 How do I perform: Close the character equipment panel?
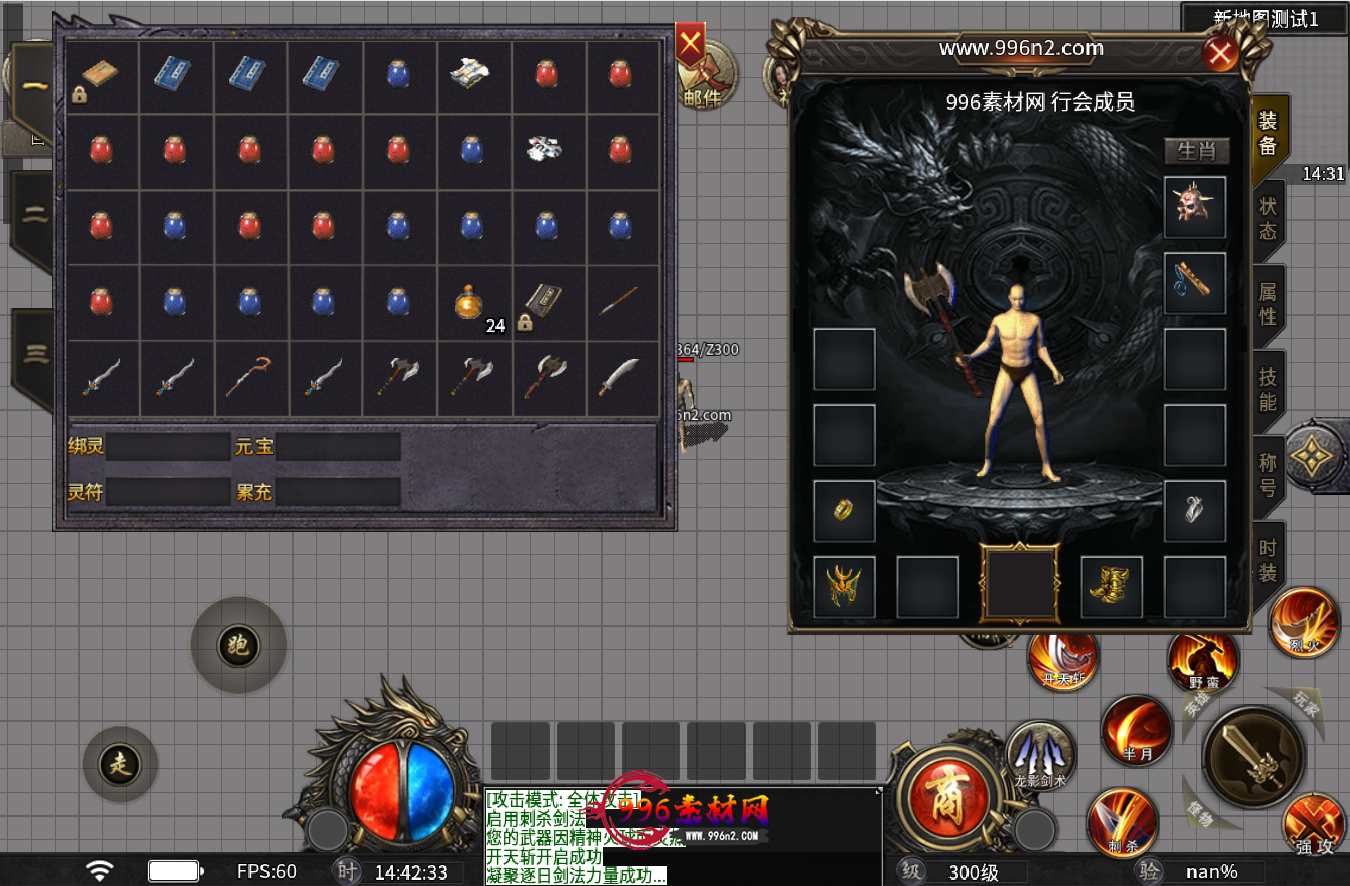tap(1220, 53)
